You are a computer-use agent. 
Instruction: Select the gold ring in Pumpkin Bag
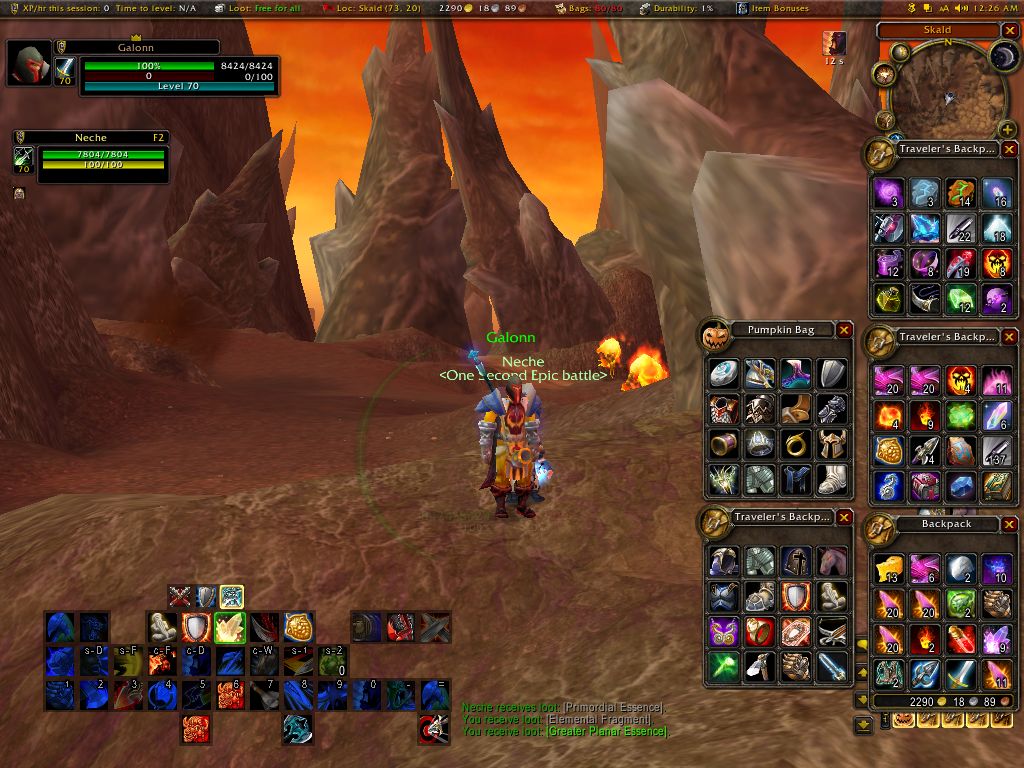(x=795, y=443)
